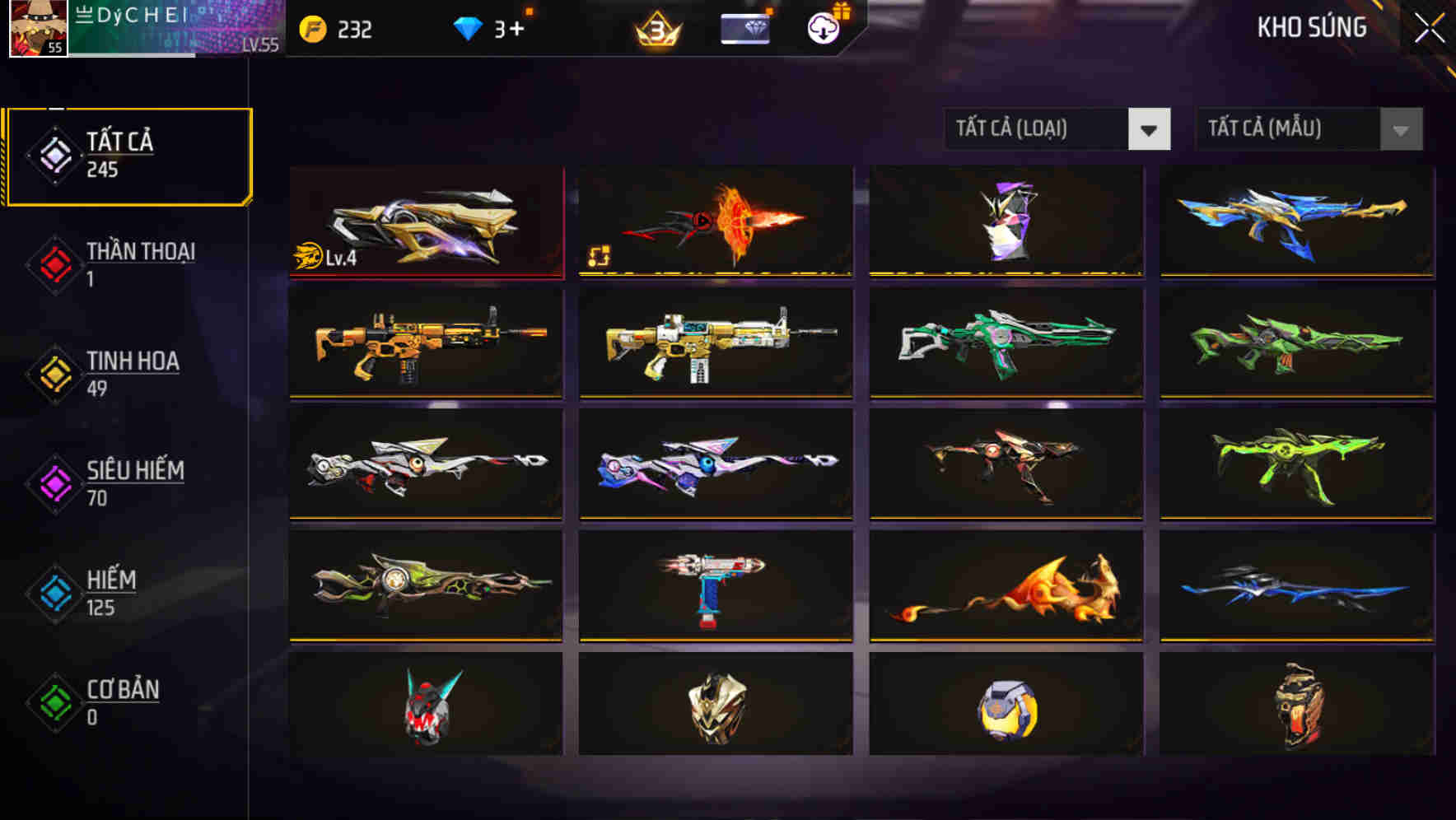This screenshot has height=820, width=1456.
Task: Open the gift download icon in the top bar
Action: coord(822,28)
